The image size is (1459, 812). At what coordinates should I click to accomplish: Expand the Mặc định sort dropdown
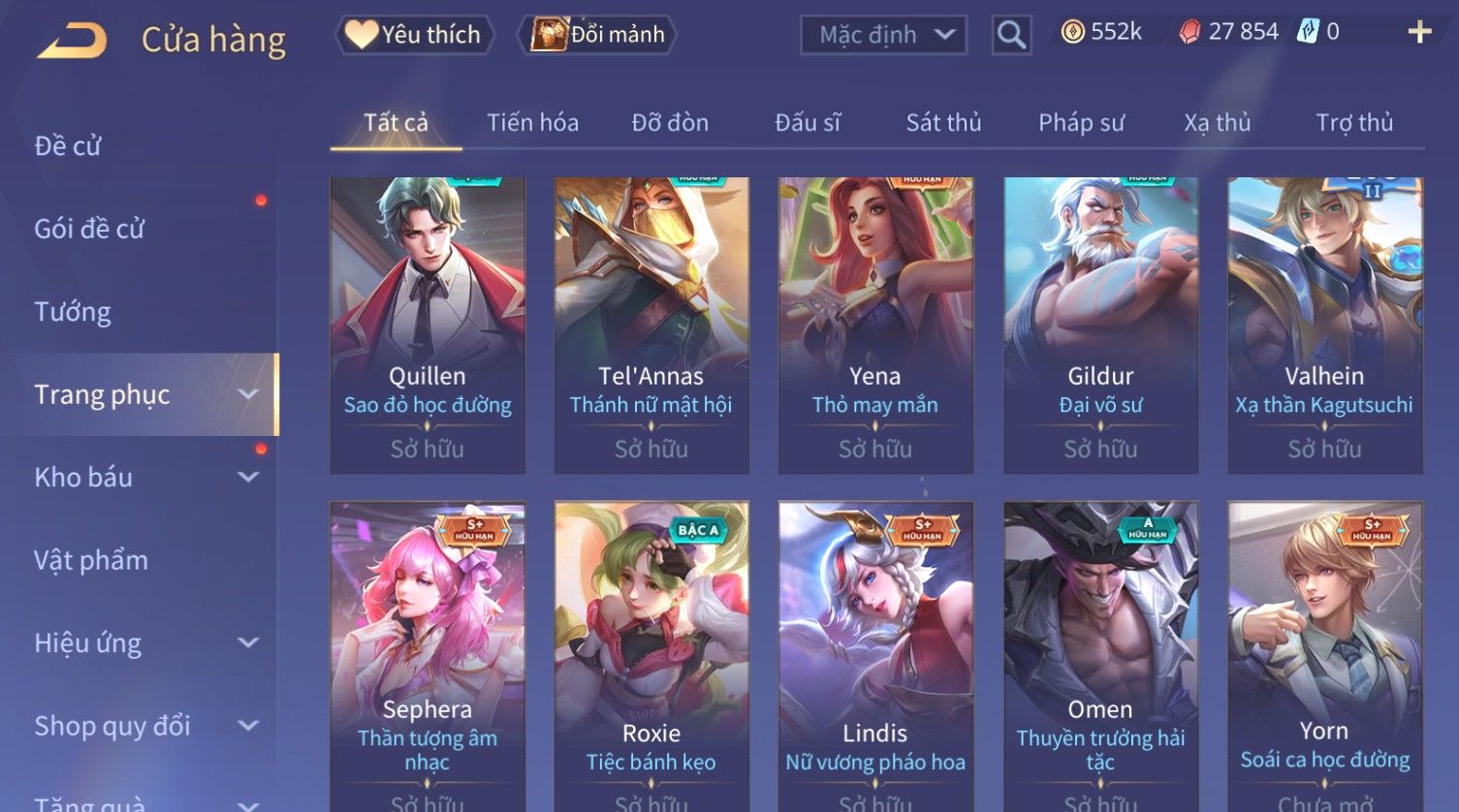883,35
